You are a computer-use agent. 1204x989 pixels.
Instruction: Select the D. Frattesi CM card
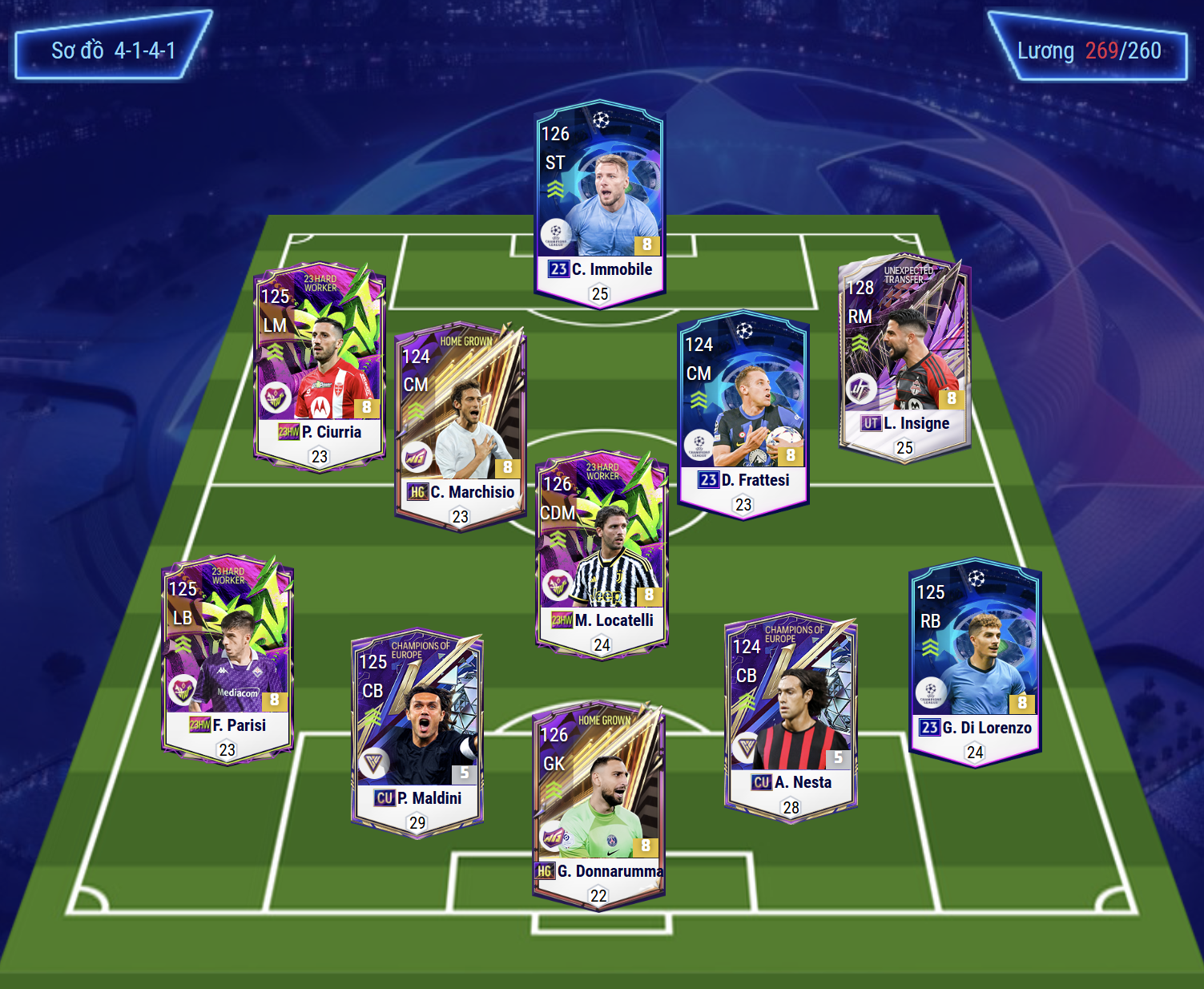743,413
